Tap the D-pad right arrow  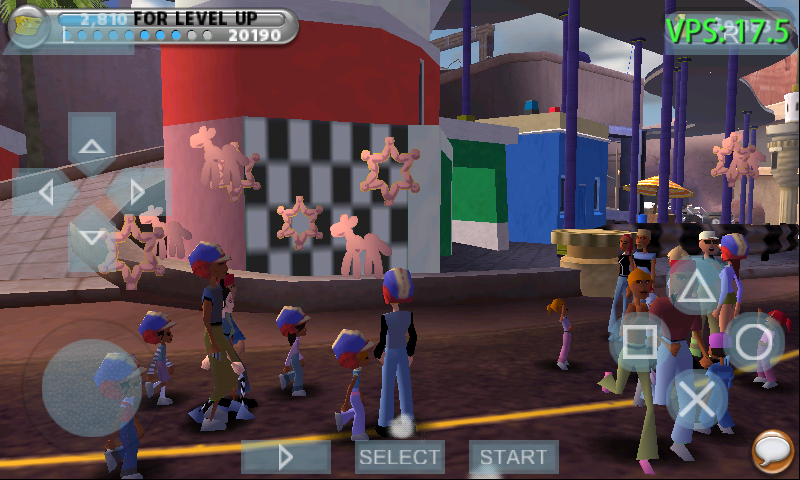(139, 191)
